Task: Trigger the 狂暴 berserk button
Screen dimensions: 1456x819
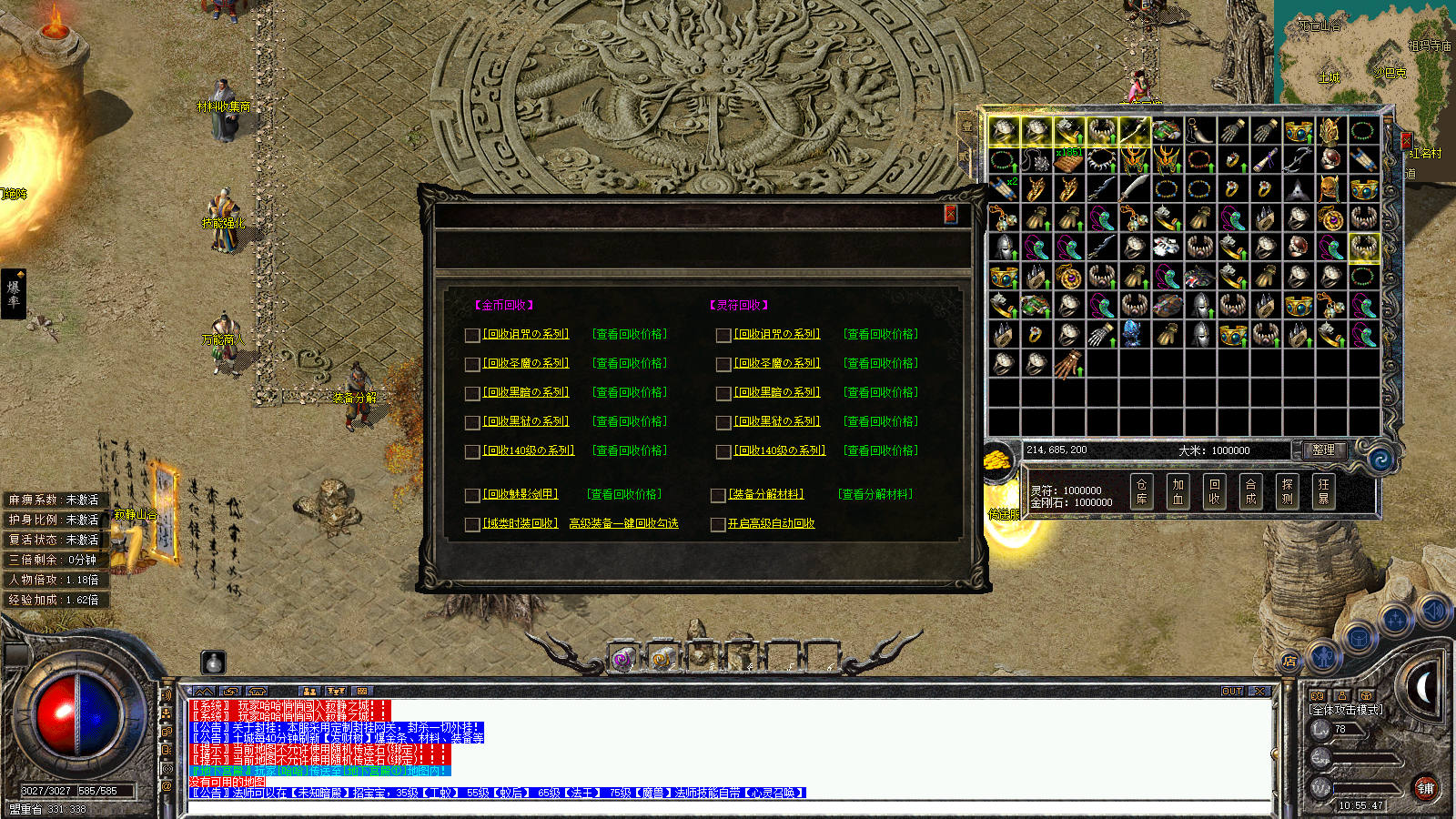Action: [1323, 491]
